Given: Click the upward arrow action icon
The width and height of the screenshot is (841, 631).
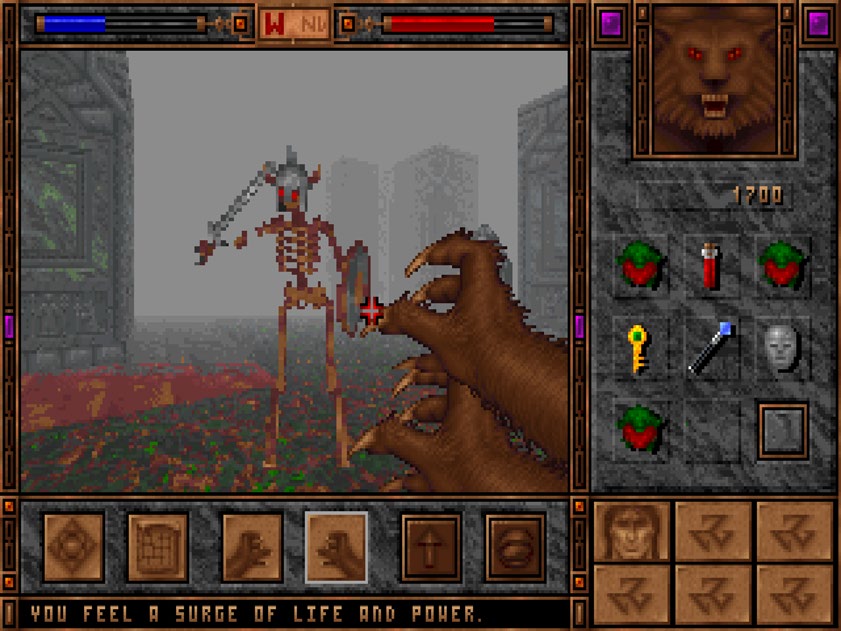Looking at the screenshot, I should [x=431, y=547].
